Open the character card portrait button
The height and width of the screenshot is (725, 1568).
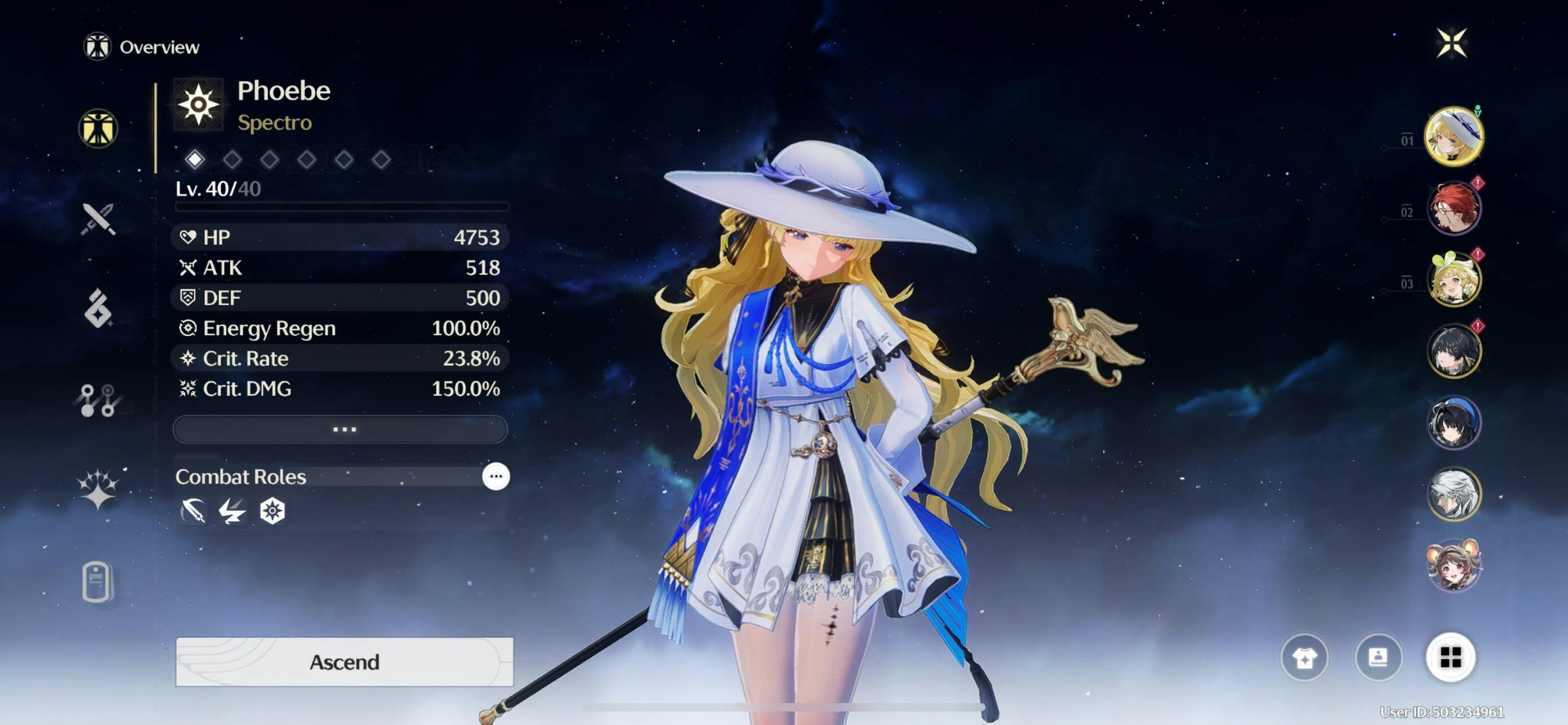pos(1378,657)
